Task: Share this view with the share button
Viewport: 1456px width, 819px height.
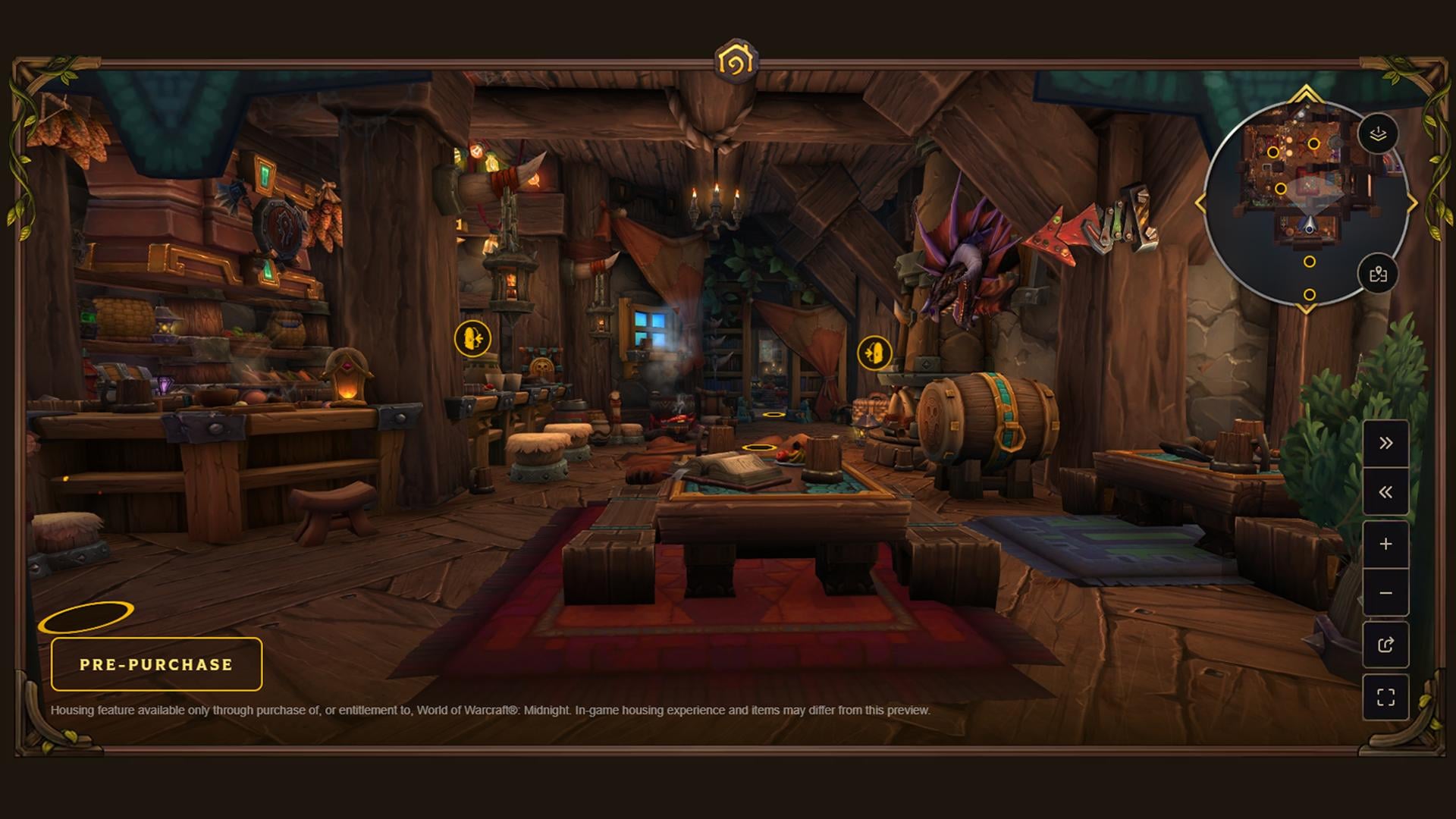Action: (x=1385, y=645)
